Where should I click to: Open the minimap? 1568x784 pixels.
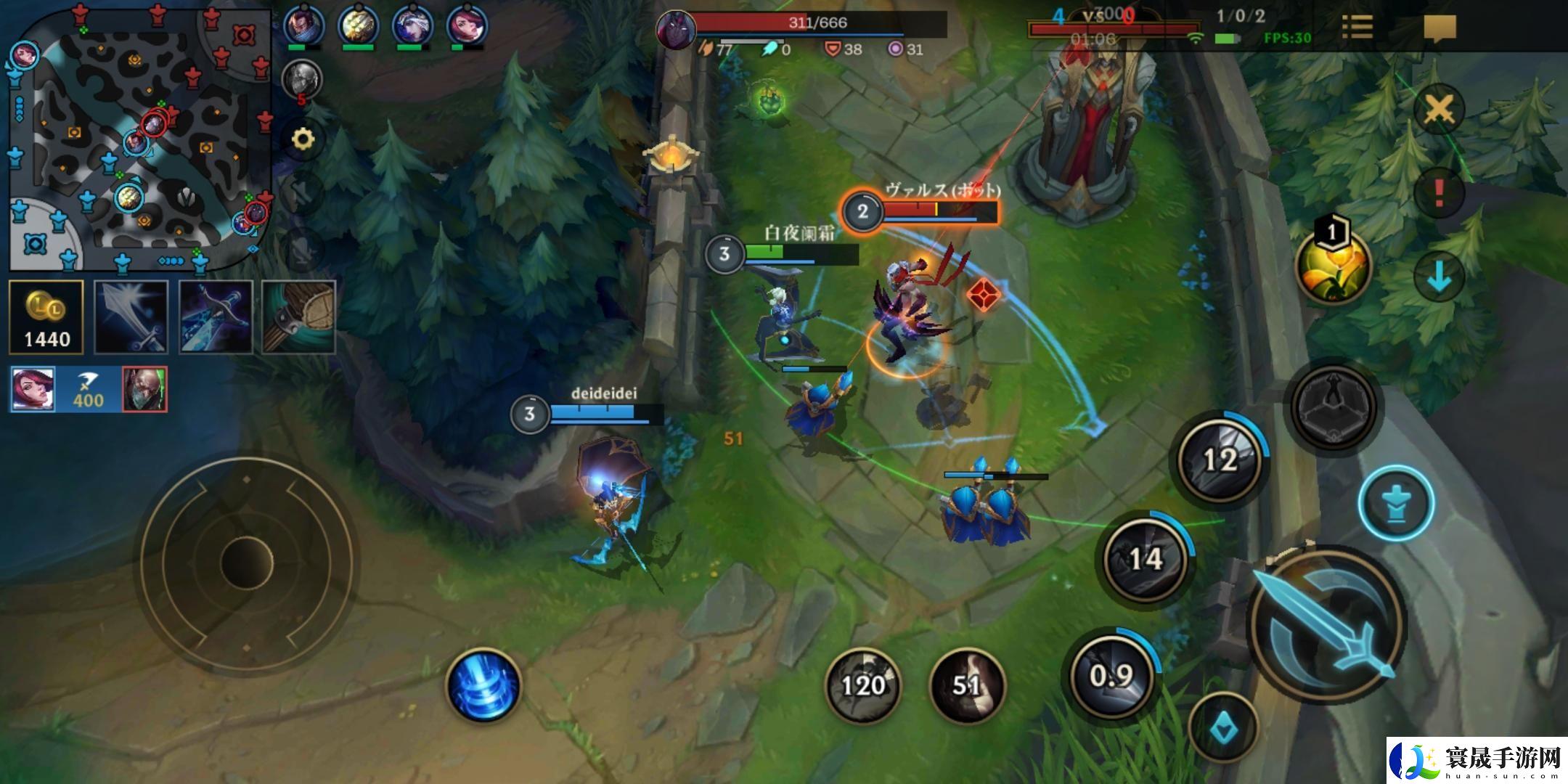(139, 138)
